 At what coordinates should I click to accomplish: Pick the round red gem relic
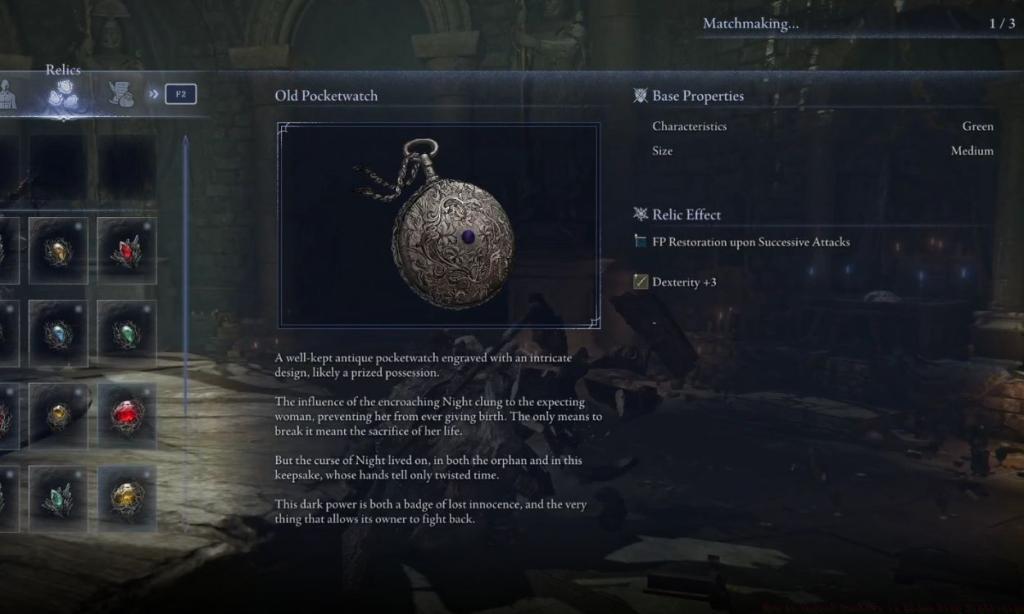127,414
